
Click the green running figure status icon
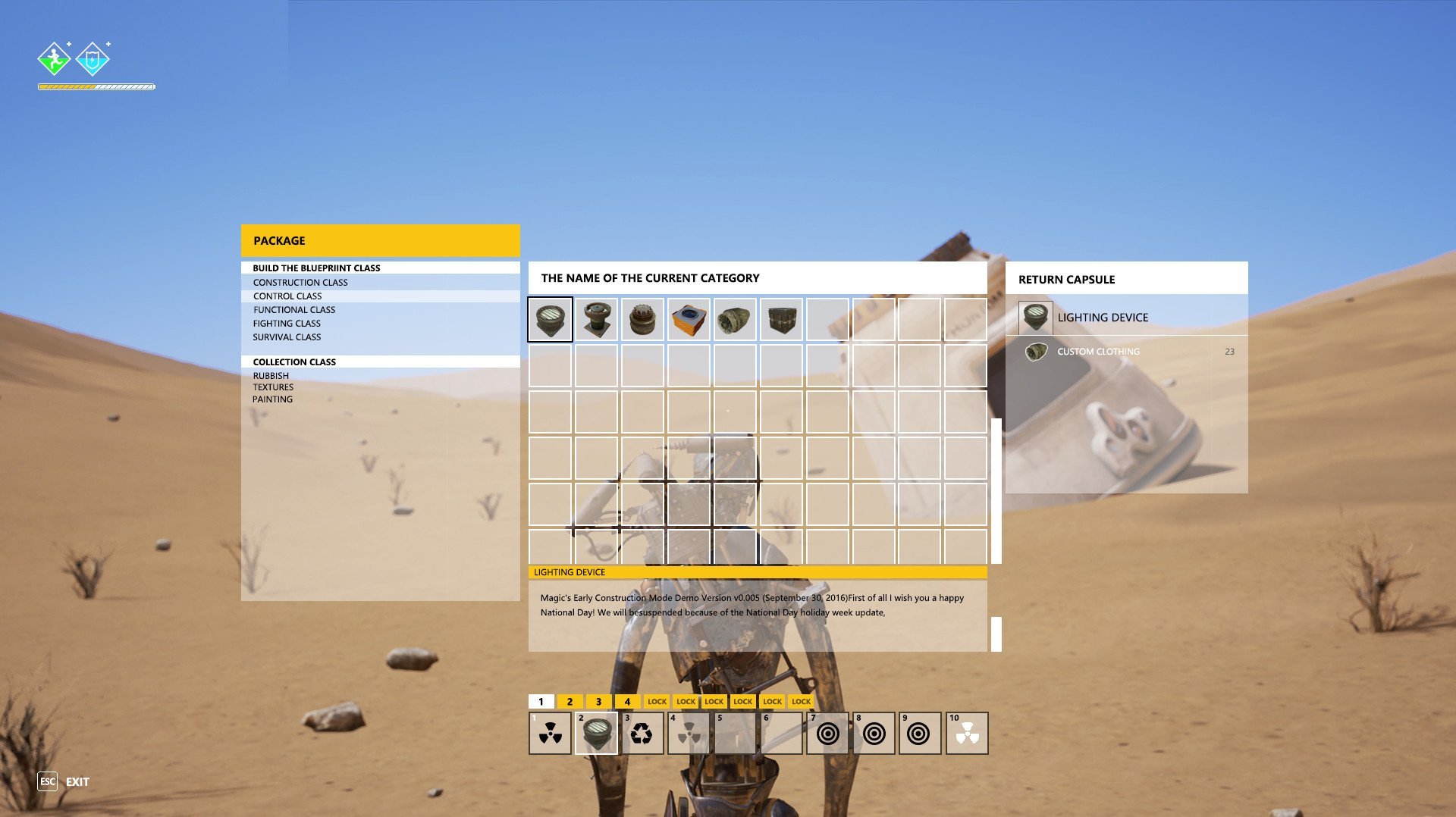[x=54, y=58]
